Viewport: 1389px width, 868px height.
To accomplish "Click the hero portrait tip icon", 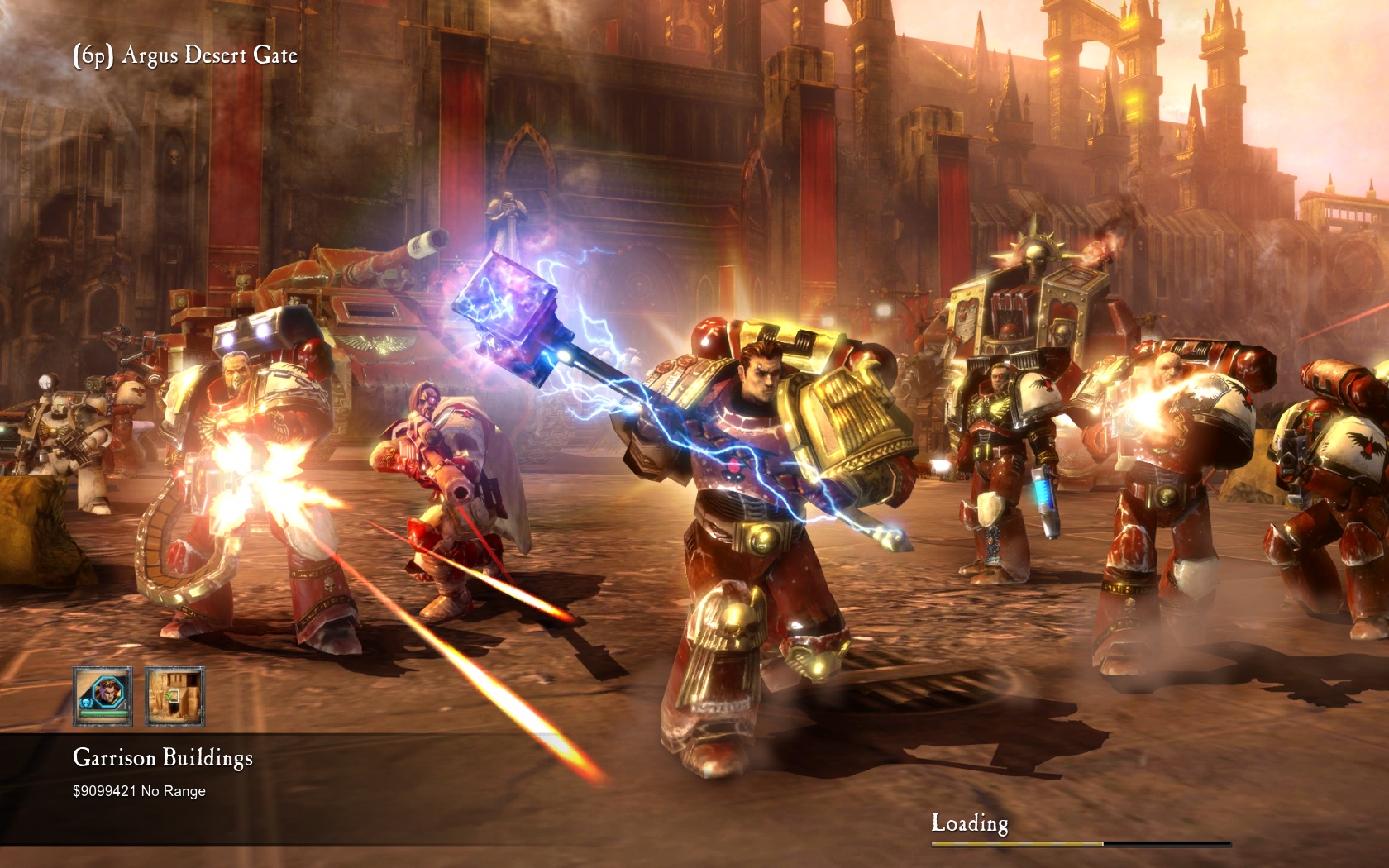I will coord(103,696).
